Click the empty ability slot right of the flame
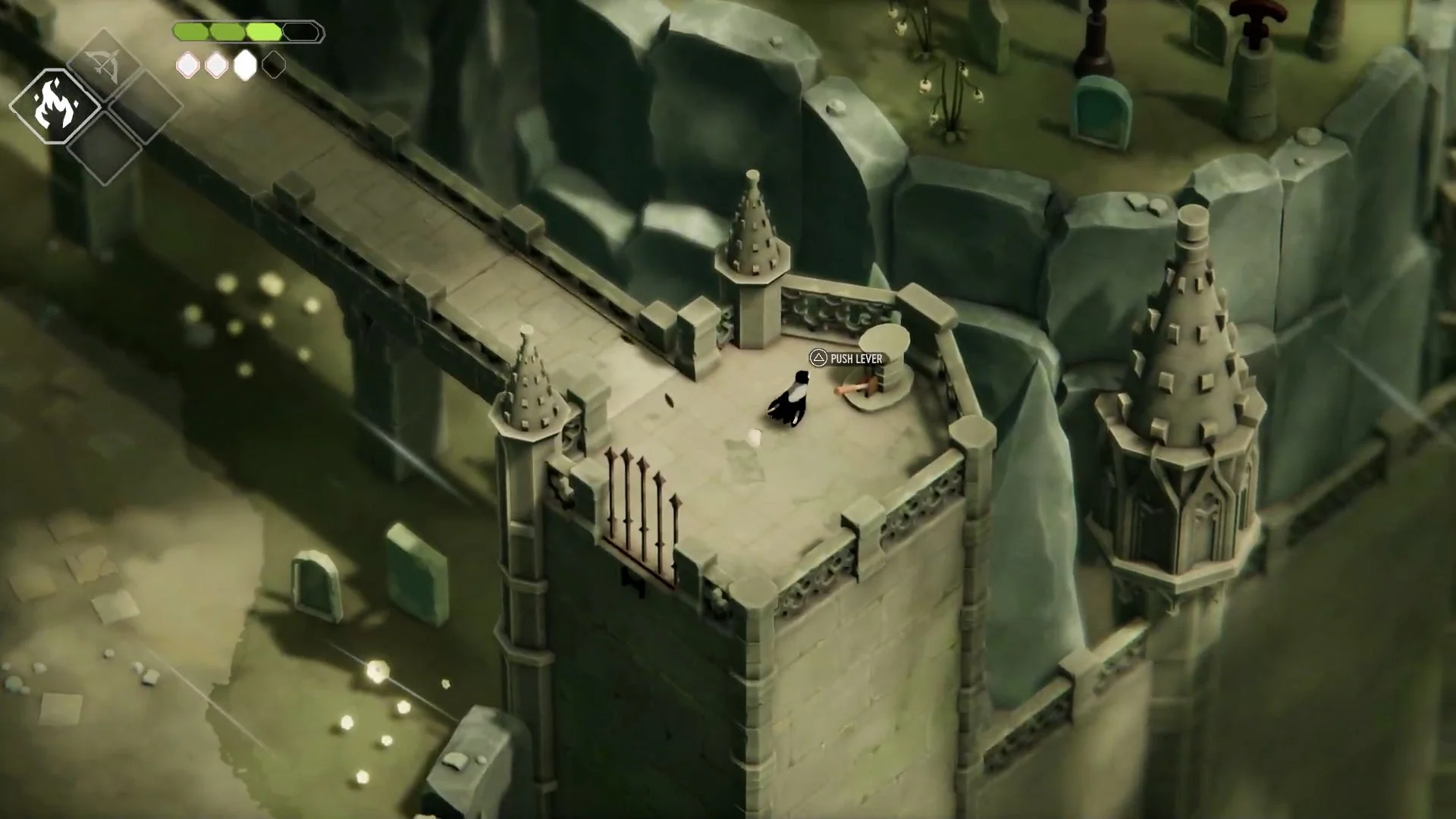1456x819 pixels. pos(144,110)
